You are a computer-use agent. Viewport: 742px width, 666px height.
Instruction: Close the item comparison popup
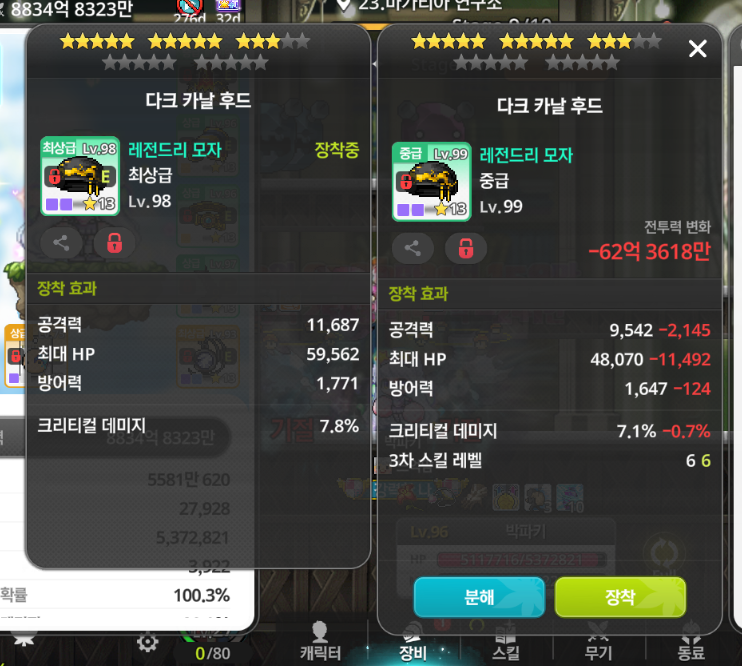tap(698, 49)
